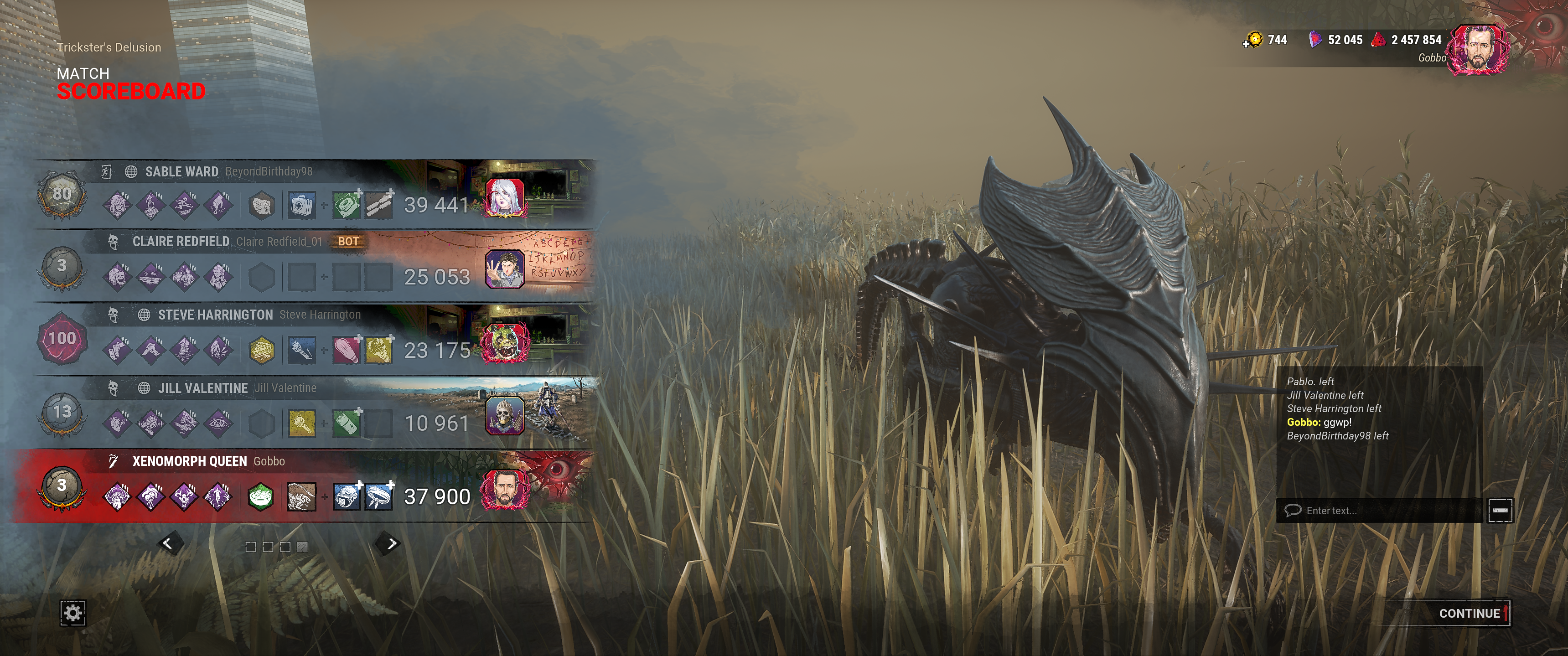This screenshot has width=1568, height=656.
Task: Go to next scoreboard page arrow
Action: pos(391,543)
